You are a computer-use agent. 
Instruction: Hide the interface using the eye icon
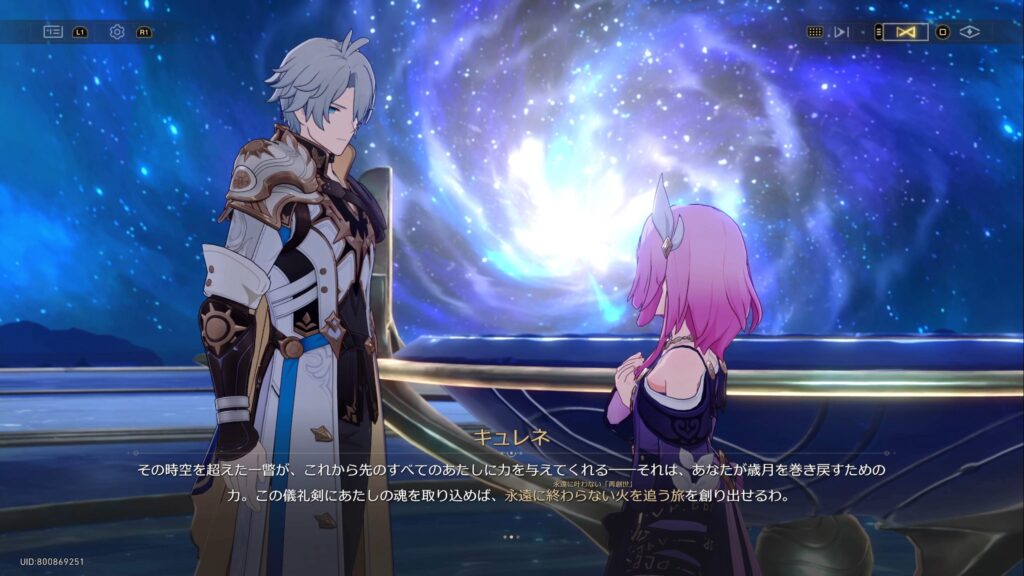click(968, 32)
